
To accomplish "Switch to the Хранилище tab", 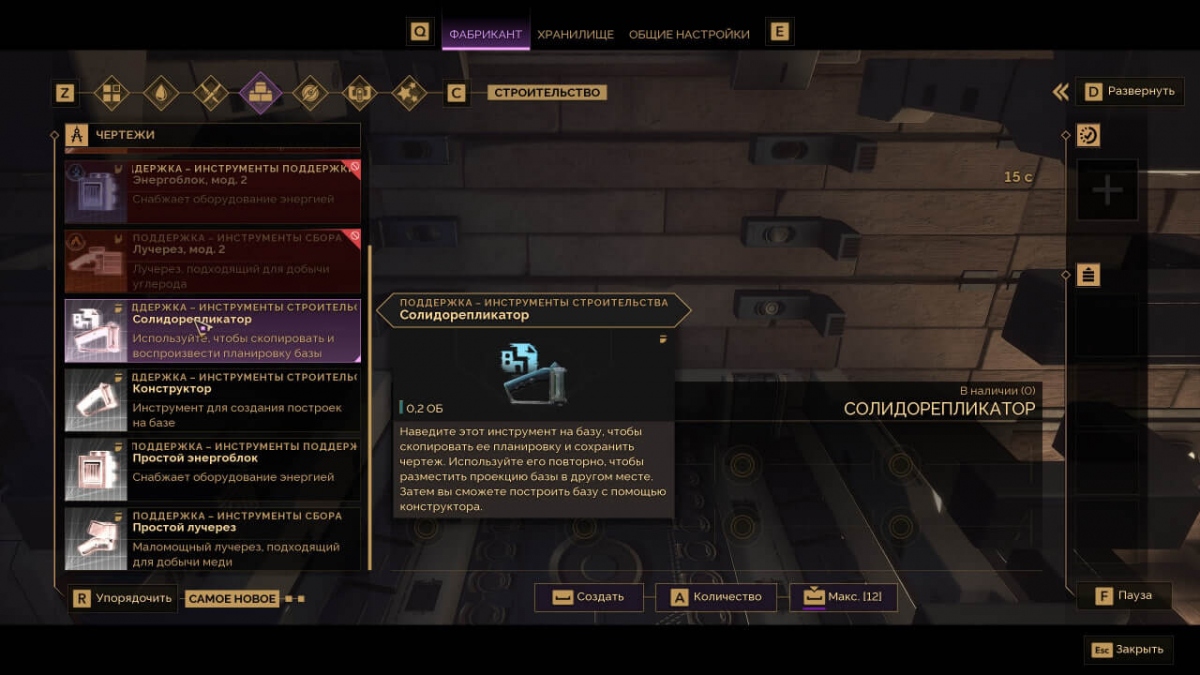I will point(575,34).
